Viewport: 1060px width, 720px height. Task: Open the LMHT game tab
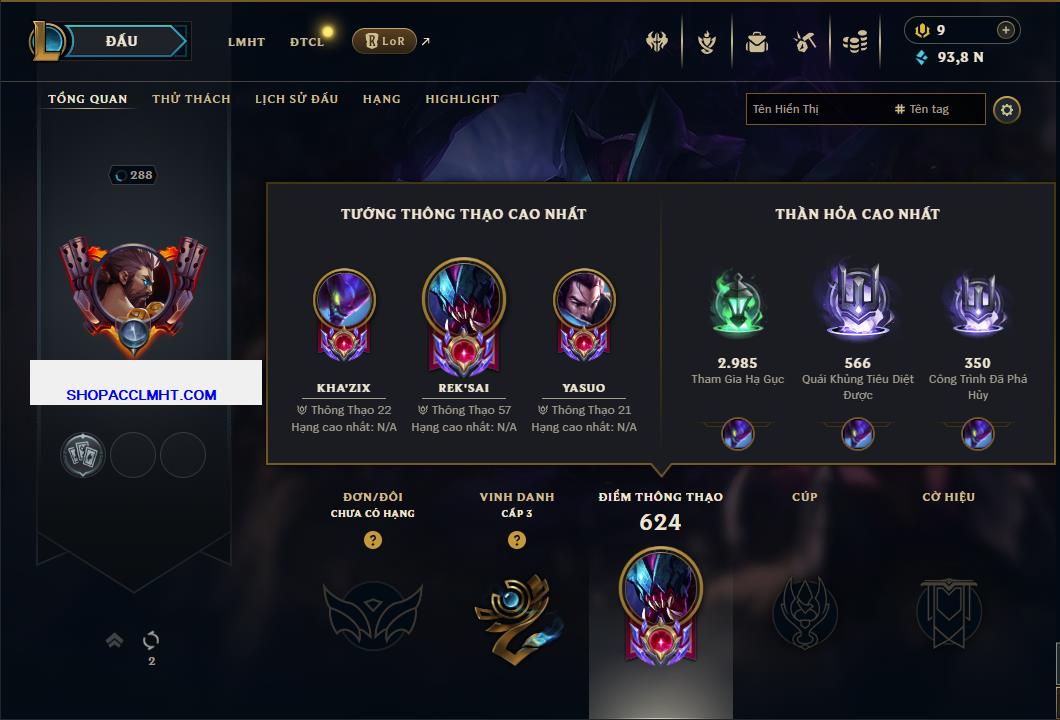[x=246, y=42]
